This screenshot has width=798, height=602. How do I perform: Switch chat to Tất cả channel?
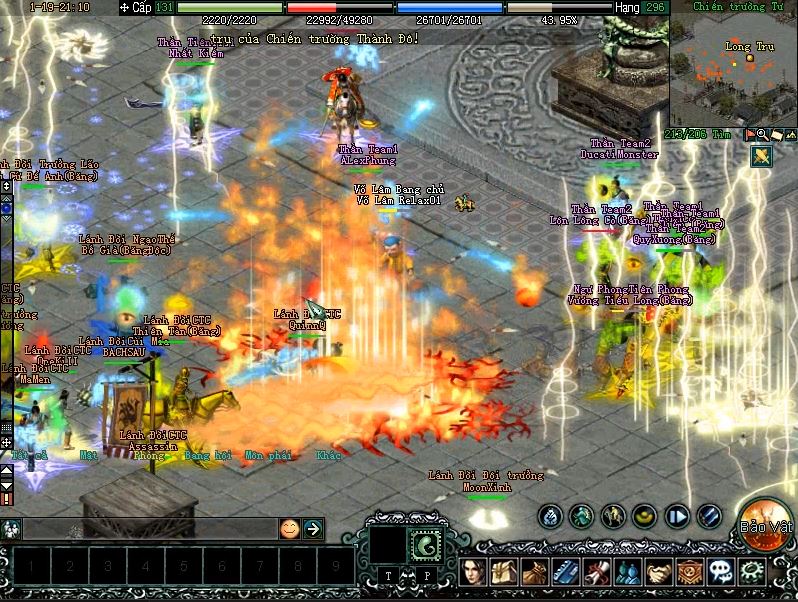[29, 455]
